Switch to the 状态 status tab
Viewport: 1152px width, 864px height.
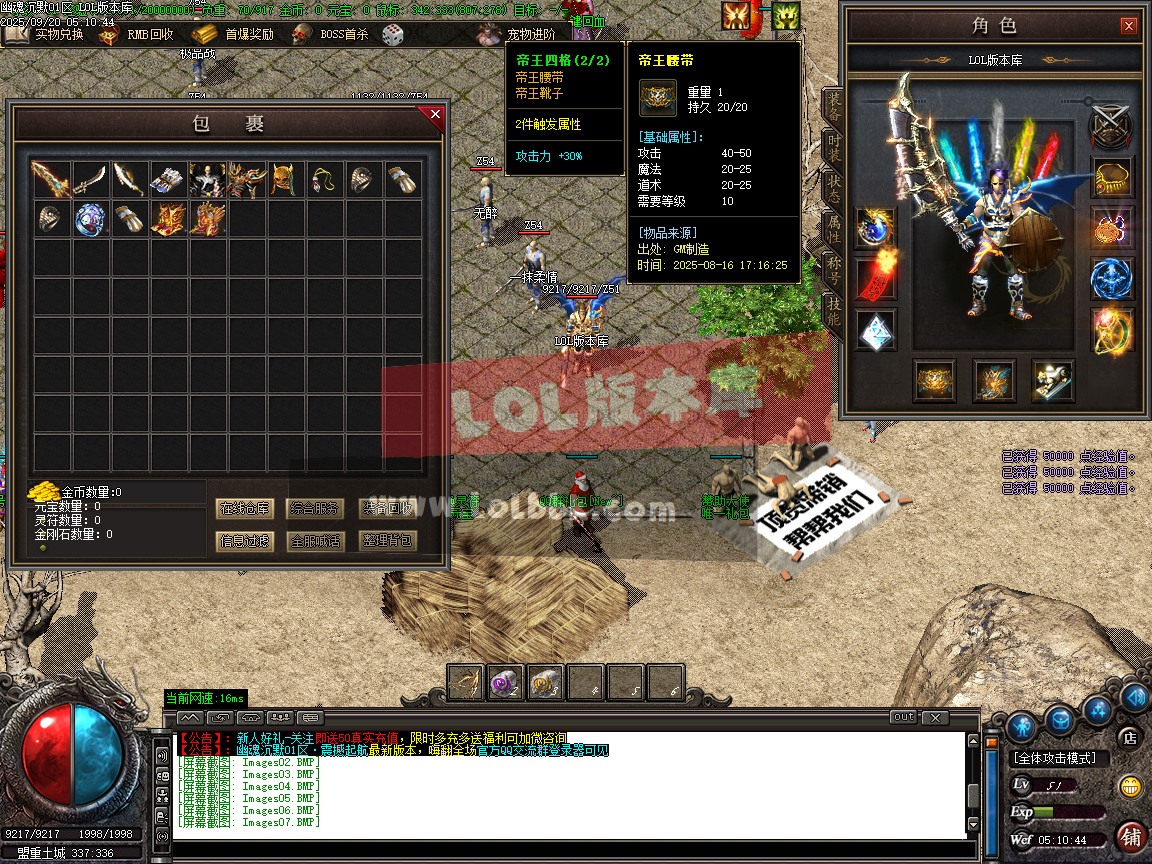[x=833, y=187]
